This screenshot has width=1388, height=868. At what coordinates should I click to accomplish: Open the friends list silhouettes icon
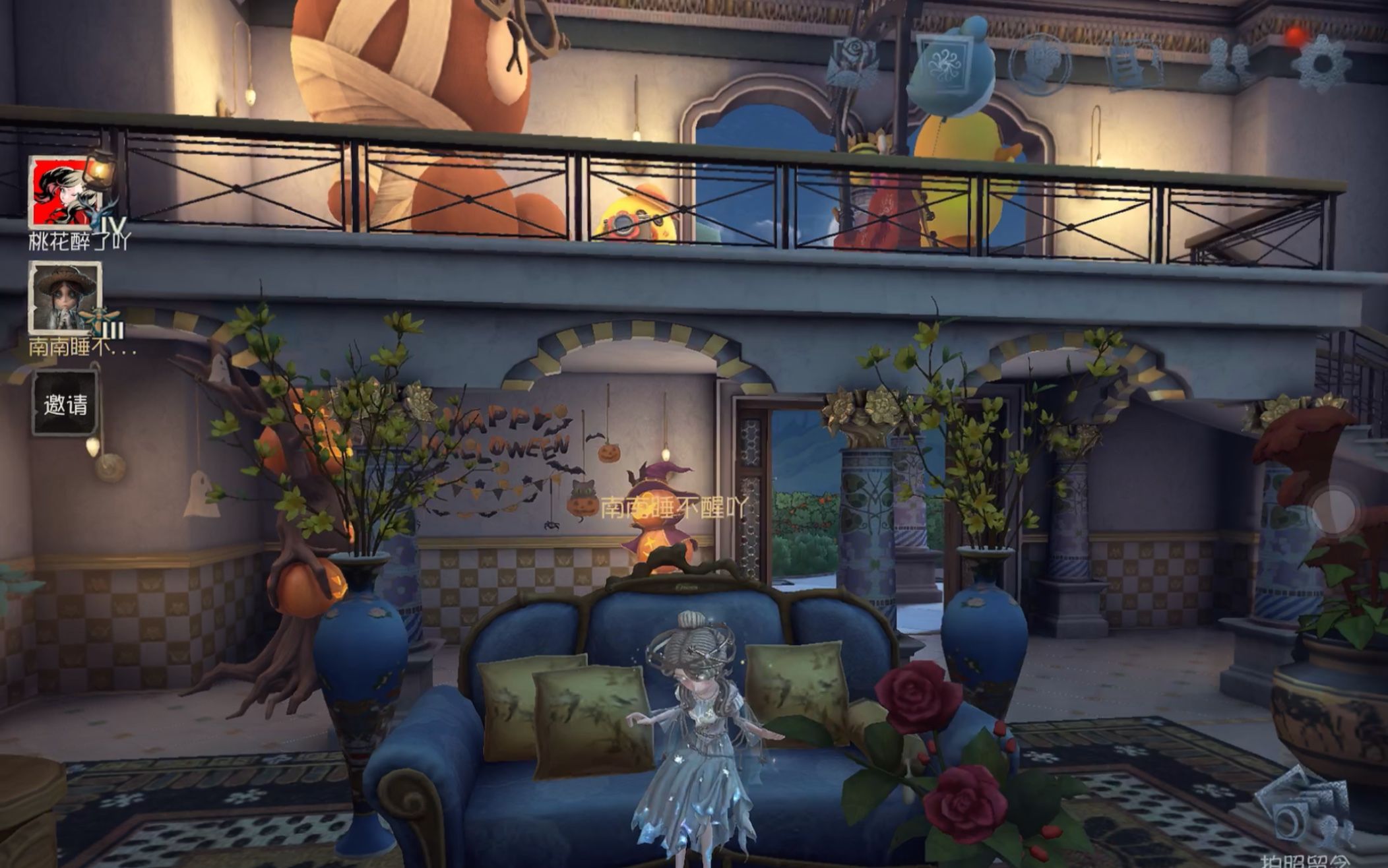[1226, 64]
